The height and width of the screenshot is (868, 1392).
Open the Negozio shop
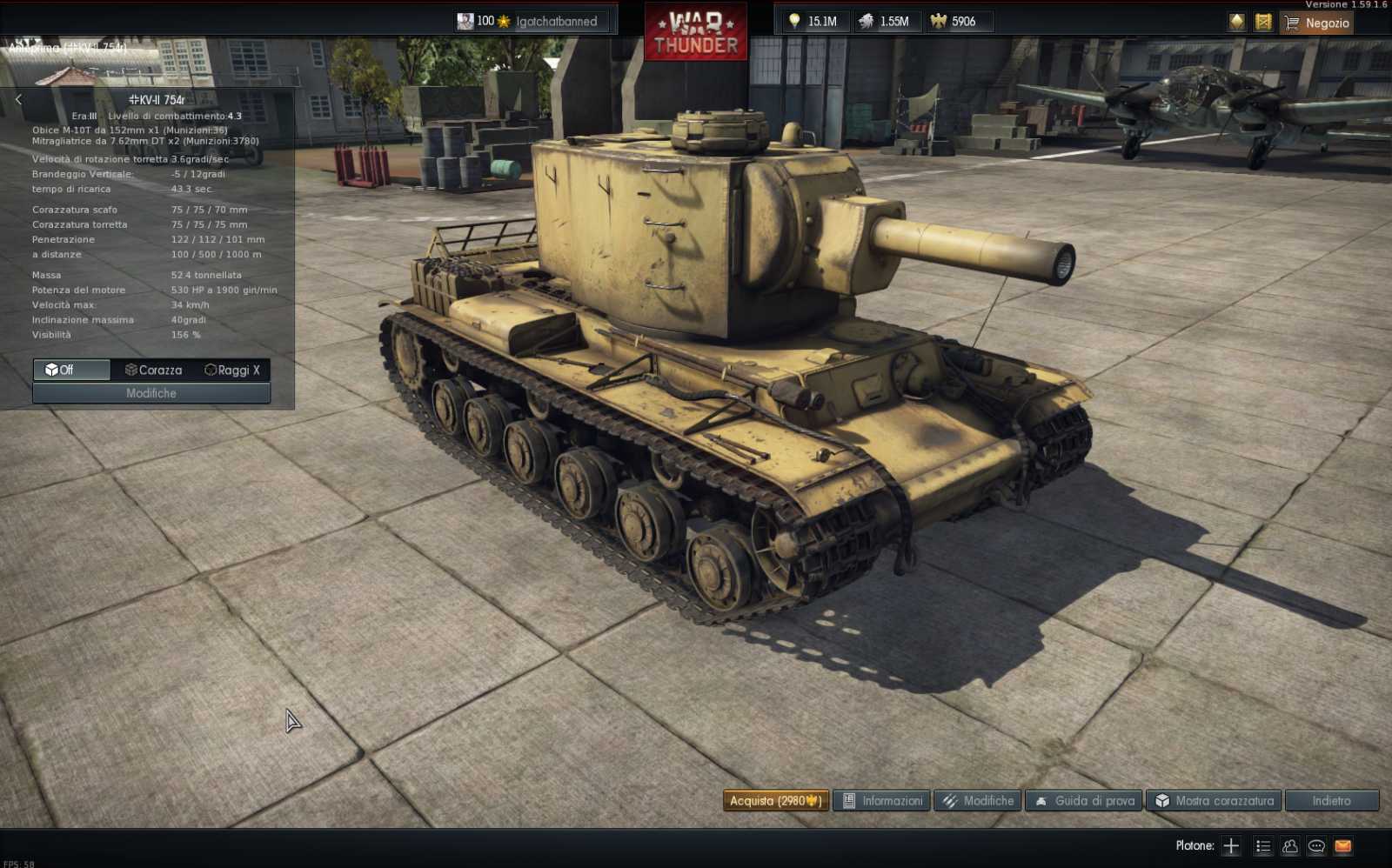[x=1318, y=23]
